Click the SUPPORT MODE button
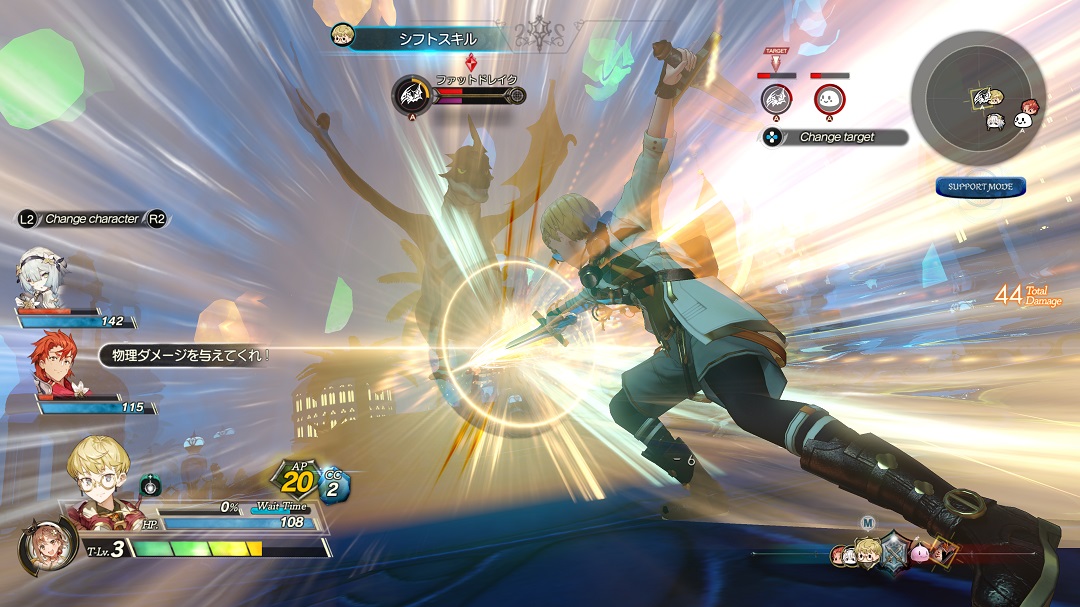The width and height of the screenshot is (1080, 607). point(981,187)
